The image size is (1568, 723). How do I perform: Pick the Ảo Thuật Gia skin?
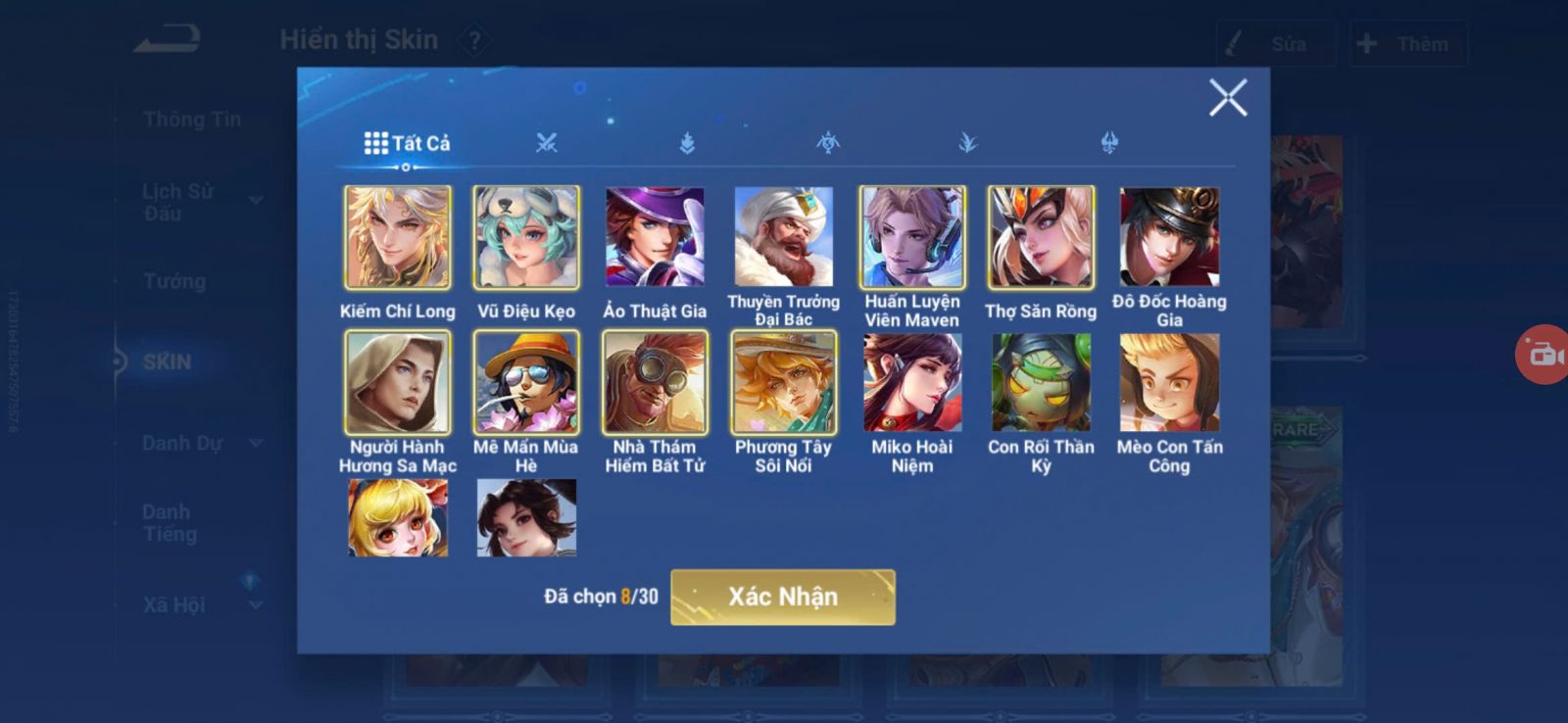click(655, 238)
